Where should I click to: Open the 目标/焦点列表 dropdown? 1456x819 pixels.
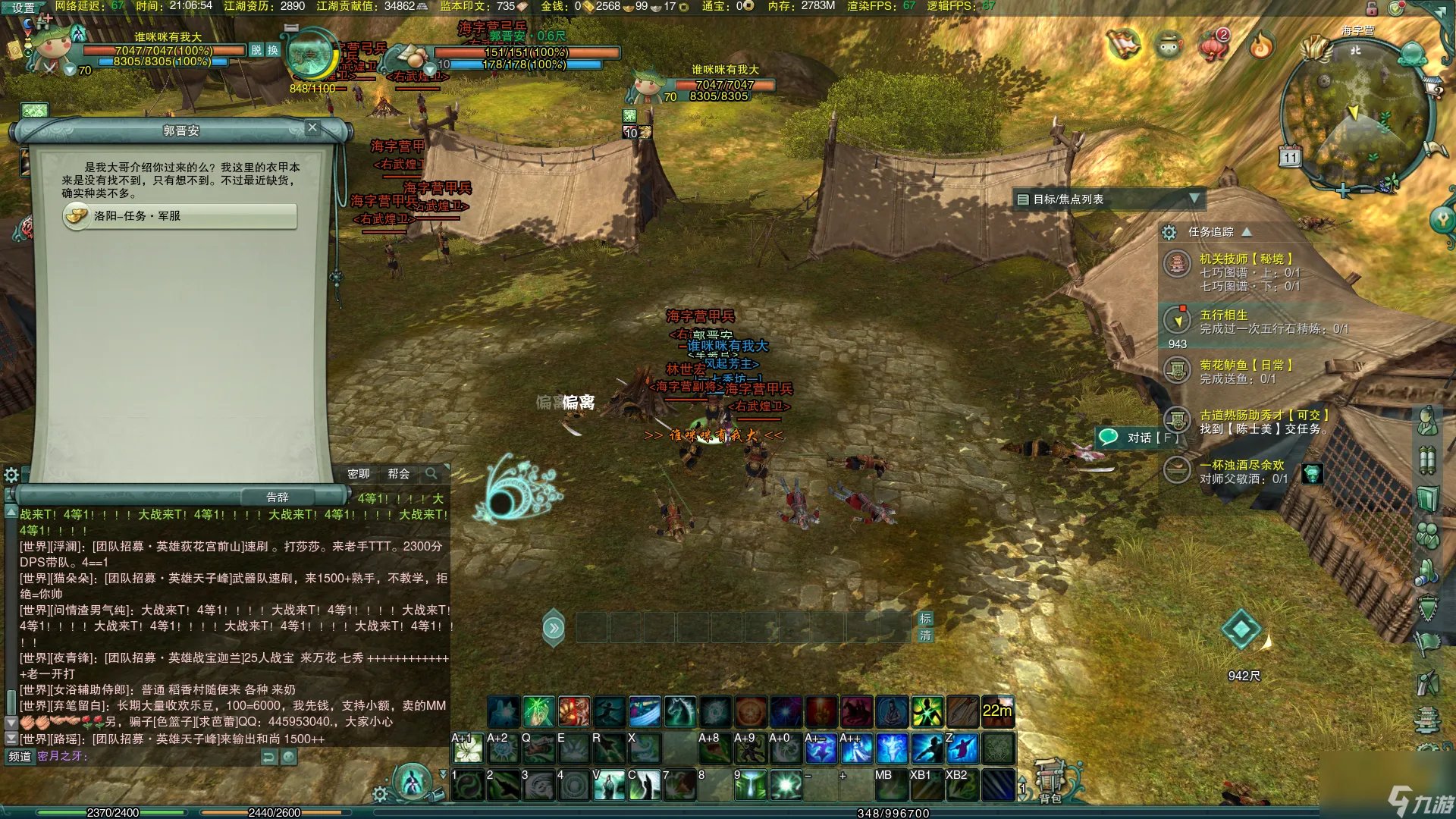point(1194,199)
